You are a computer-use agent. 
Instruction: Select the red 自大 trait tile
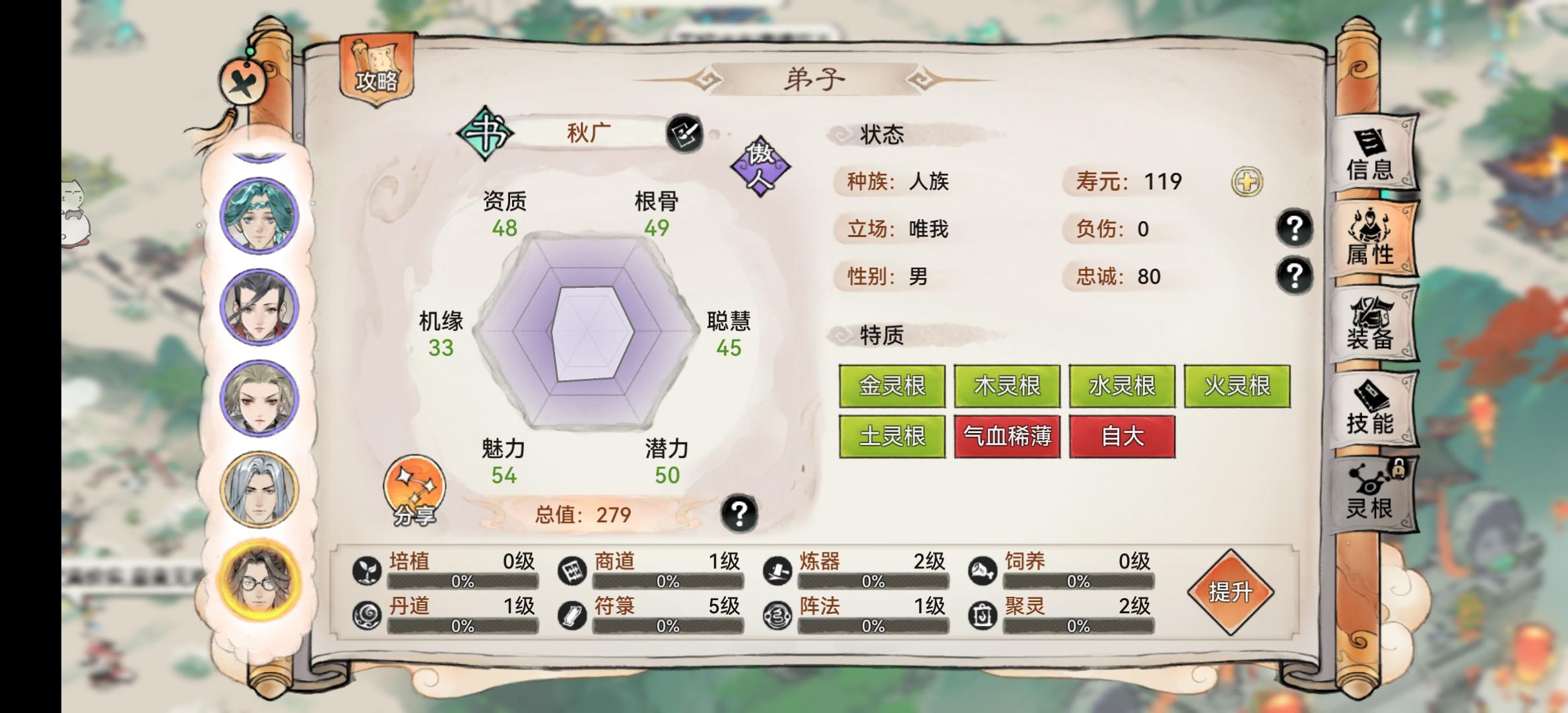click(x=1123, y=437)
